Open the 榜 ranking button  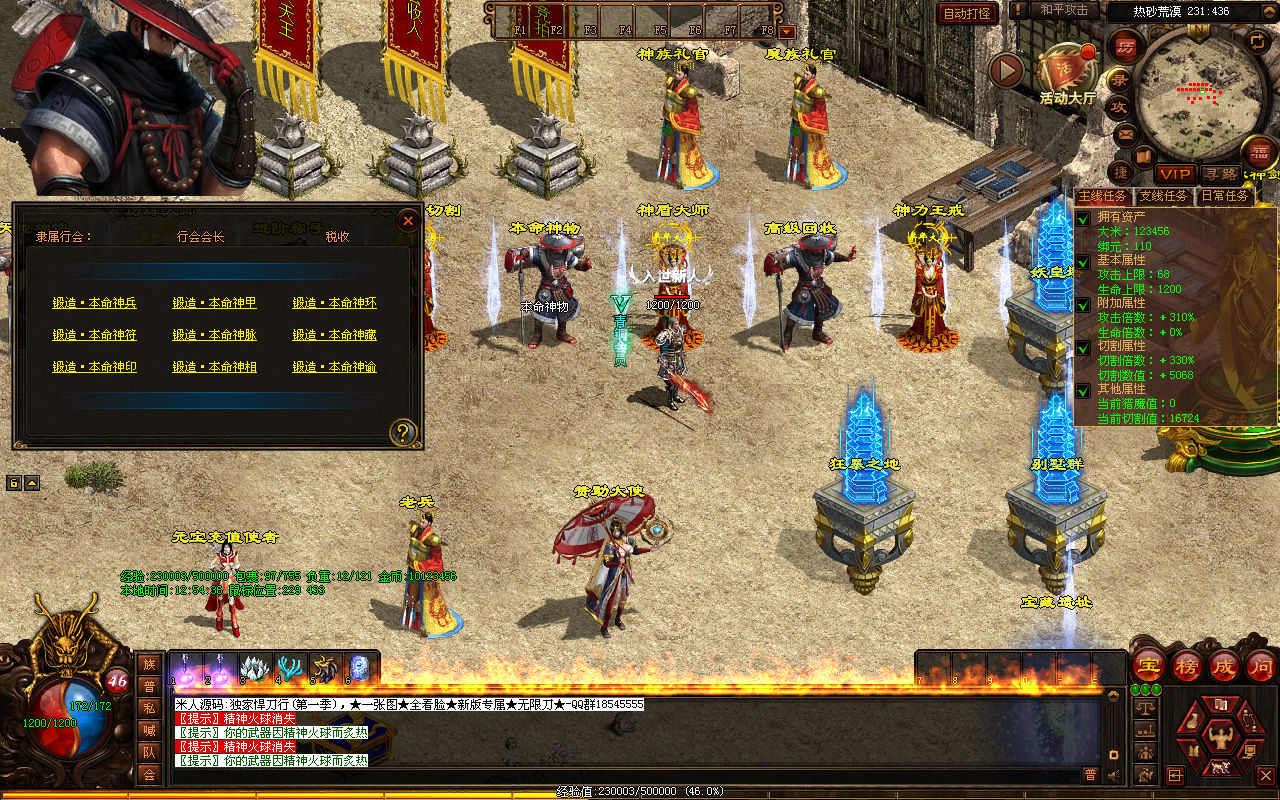click(x=1187, y=666)
